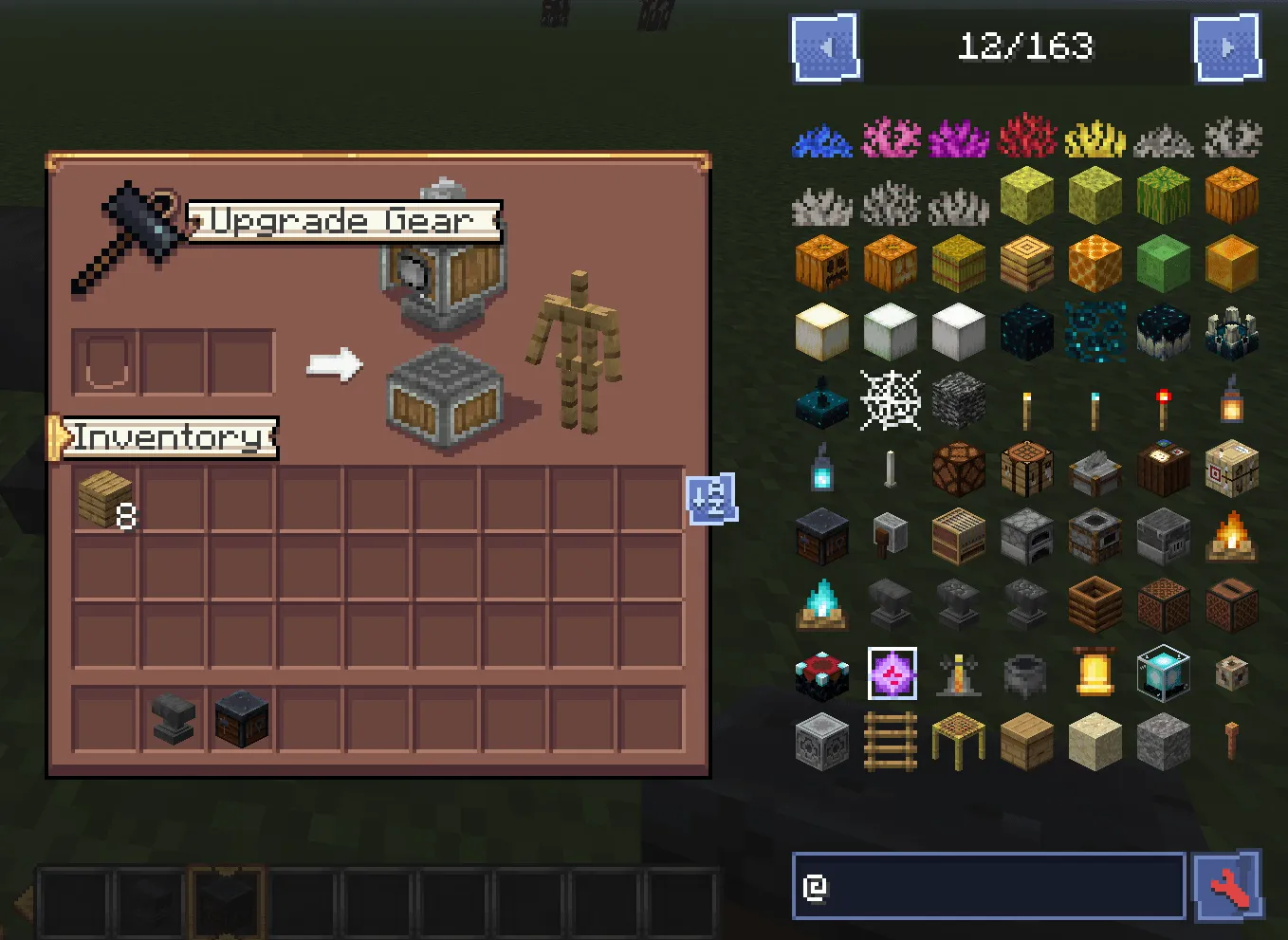Pick the respawn anchor icon
The height and width of the screenshot is (940, 1288).
click(821, 675)
